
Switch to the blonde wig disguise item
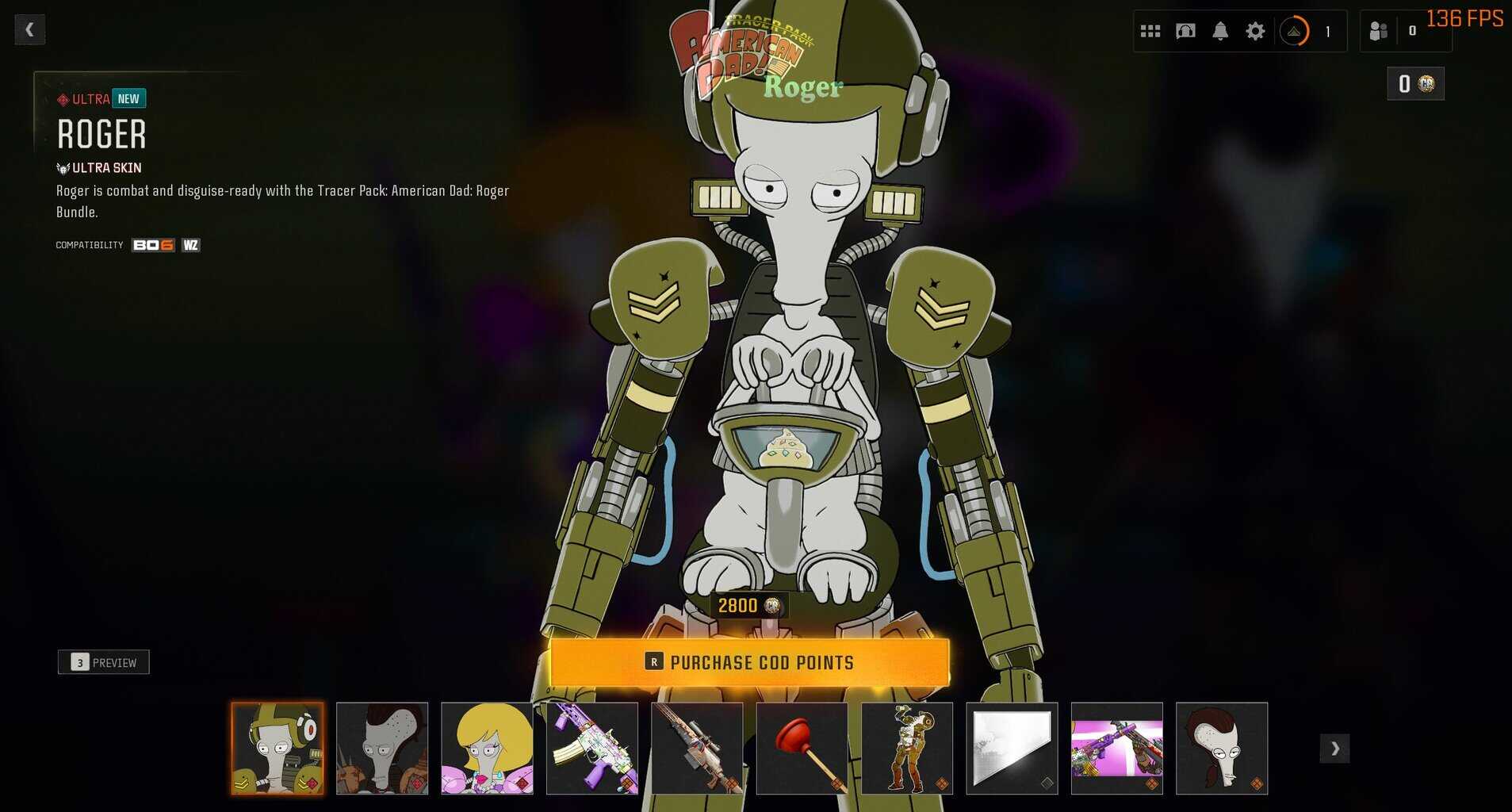tap(488, 748)
